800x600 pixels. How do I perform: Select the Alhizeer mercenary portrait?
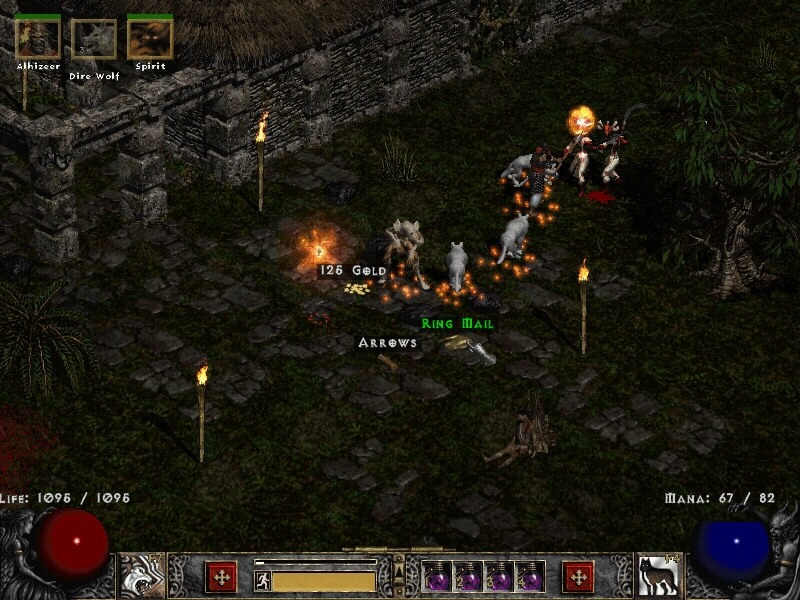tap(38, 38)
